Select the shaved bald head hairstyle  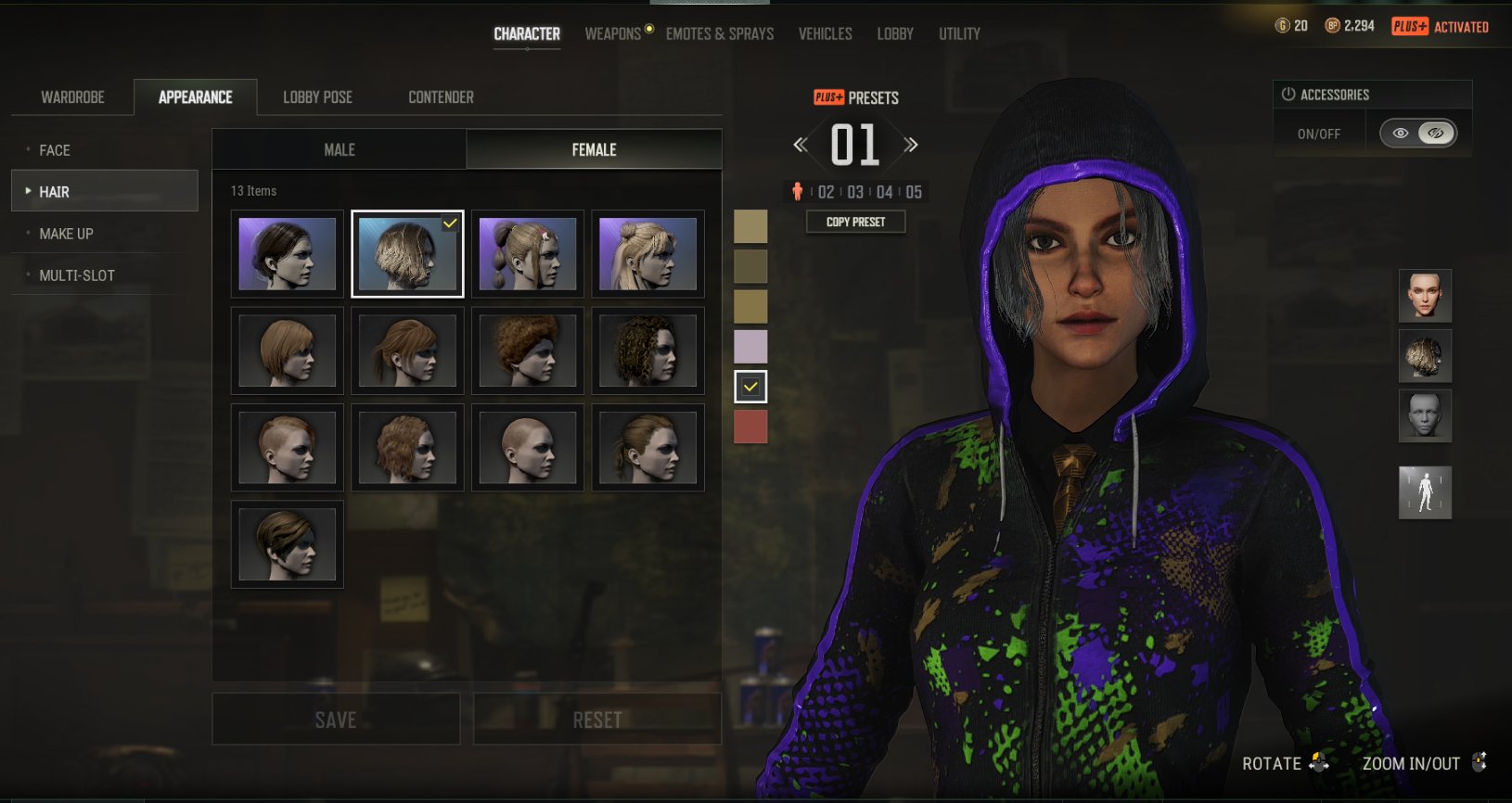coord(528,448)
